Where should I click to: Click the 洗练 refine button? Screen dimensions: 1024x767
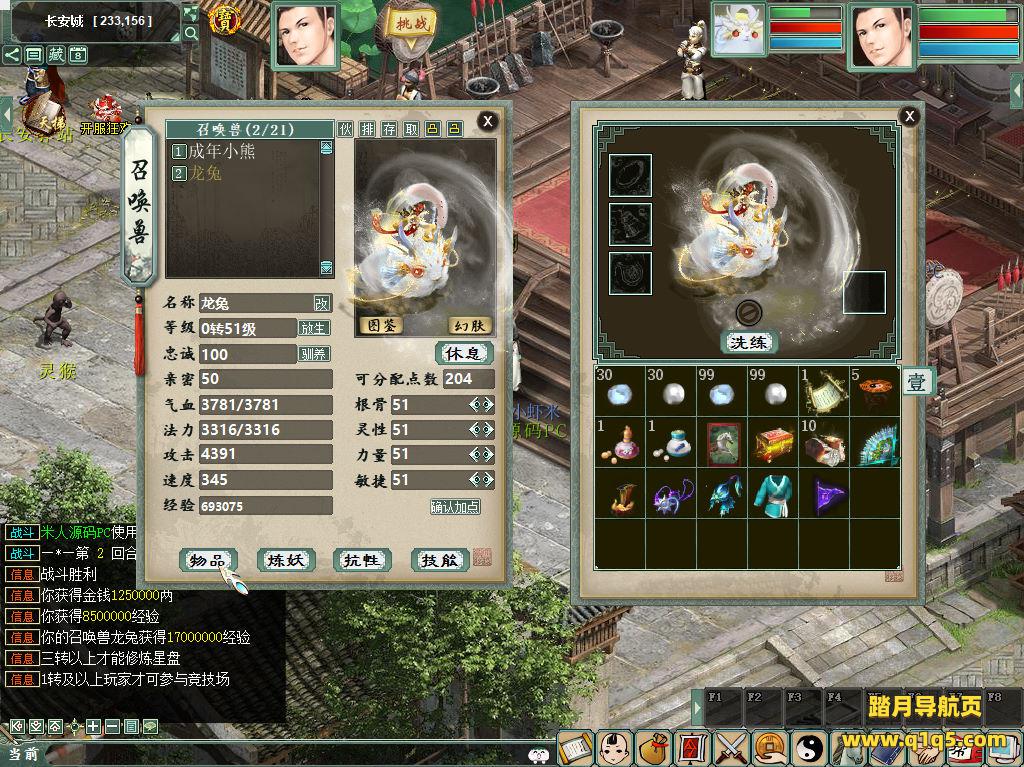(x=749, y=342)
